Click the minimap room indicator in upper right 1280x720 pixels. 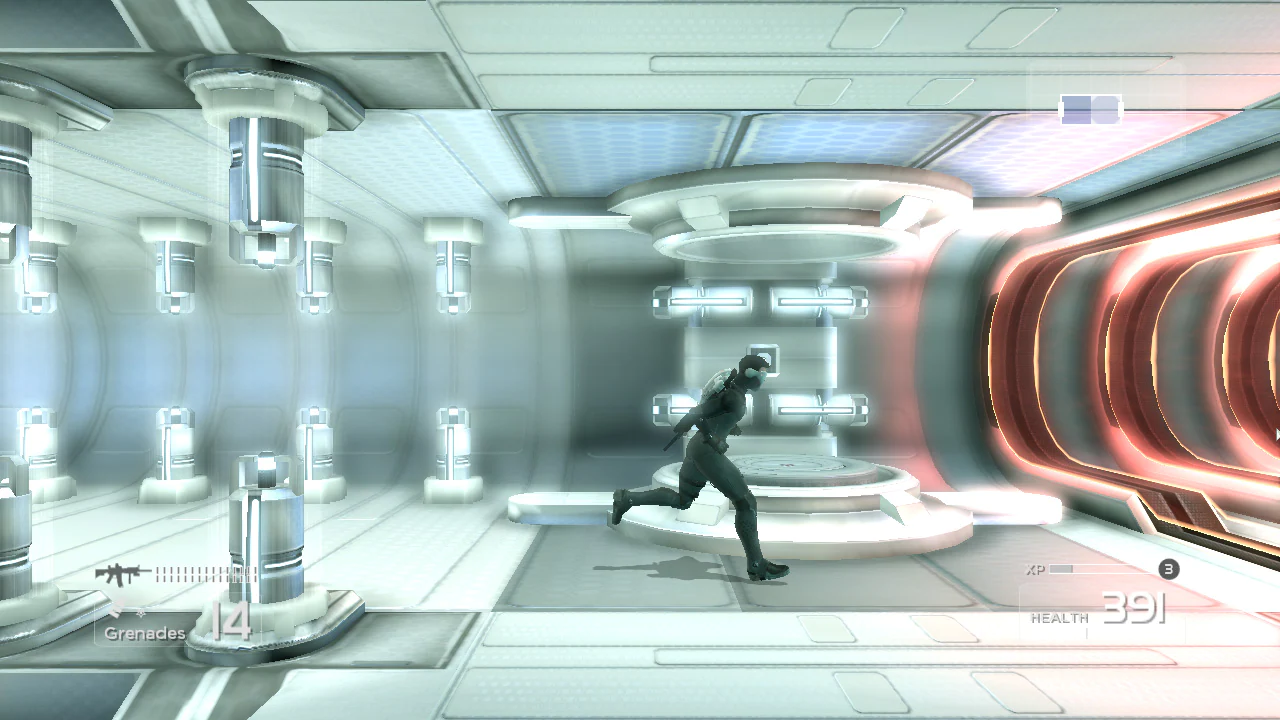click(1091, 110)
